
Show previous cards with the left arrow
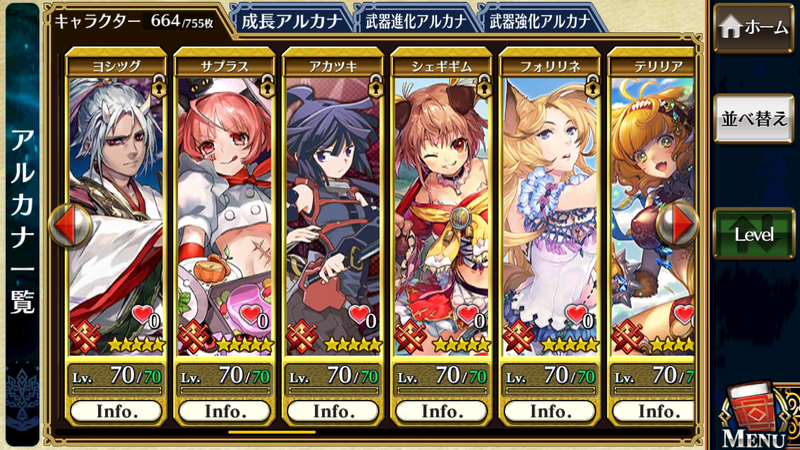(69, 226)
